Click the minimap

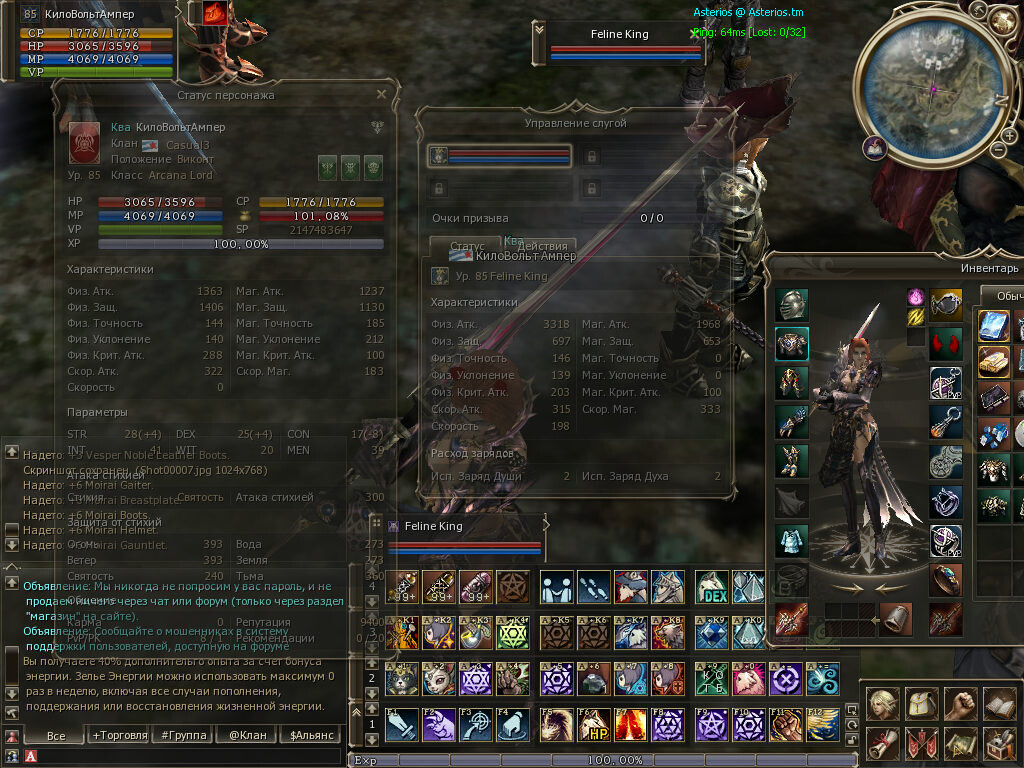click(x=933, y=88)
